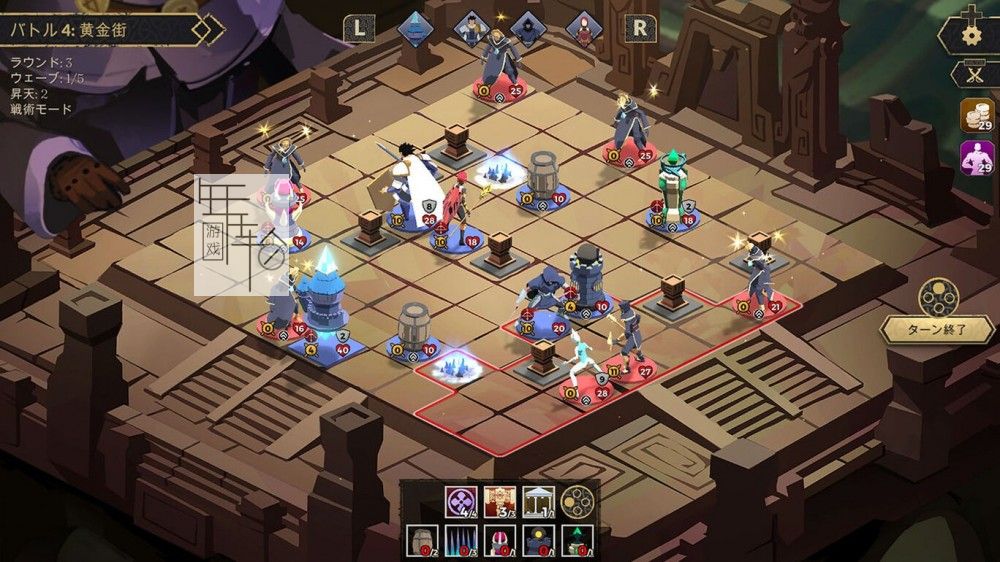This screenshot has width=1000, height=562.
Task: Open the battle title banner バトル4: 黄金街
Action: [105, 30]
